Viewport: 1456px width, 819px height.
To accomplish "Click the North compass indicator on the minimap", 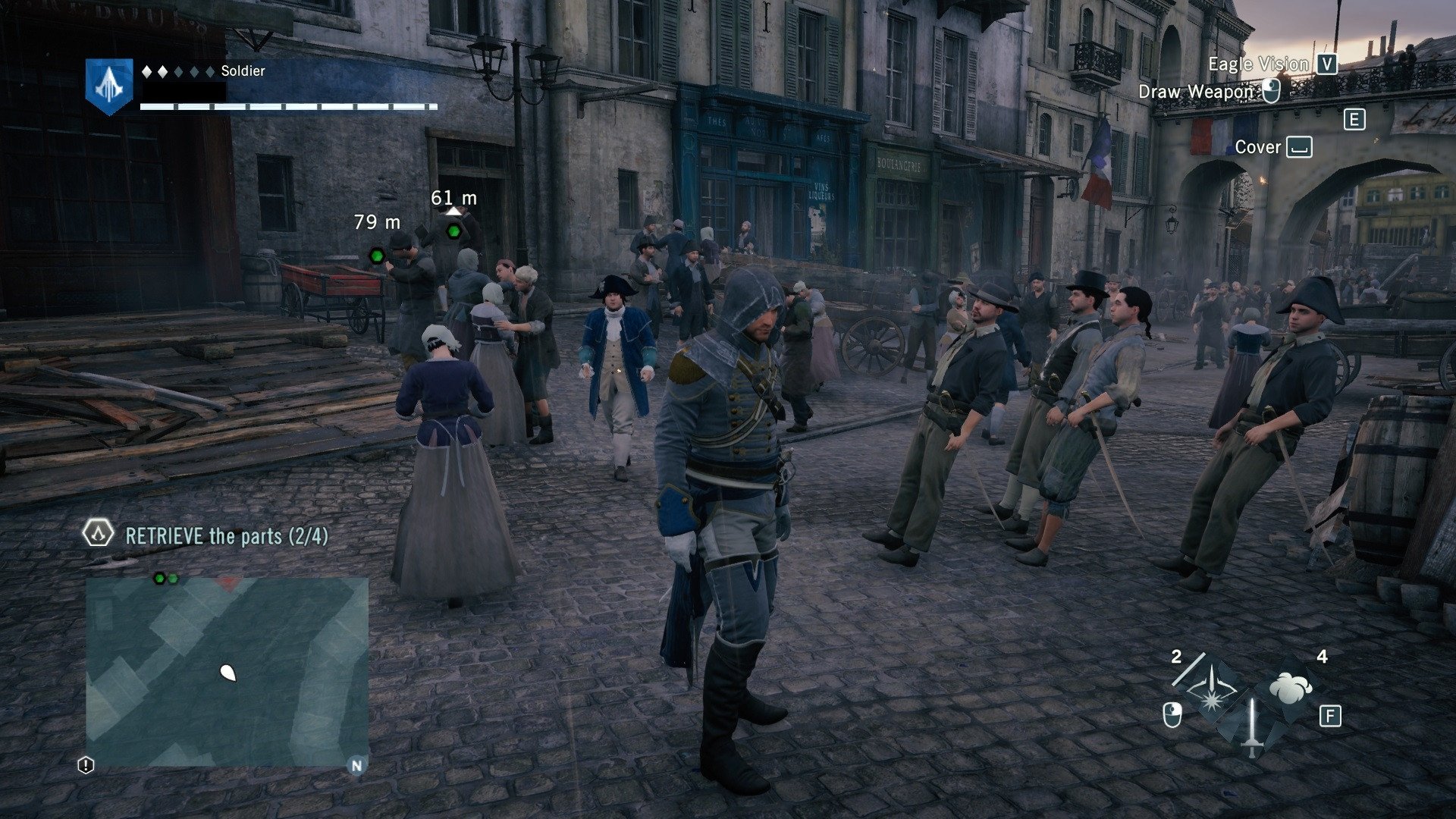I will click(x=356, y=765).
